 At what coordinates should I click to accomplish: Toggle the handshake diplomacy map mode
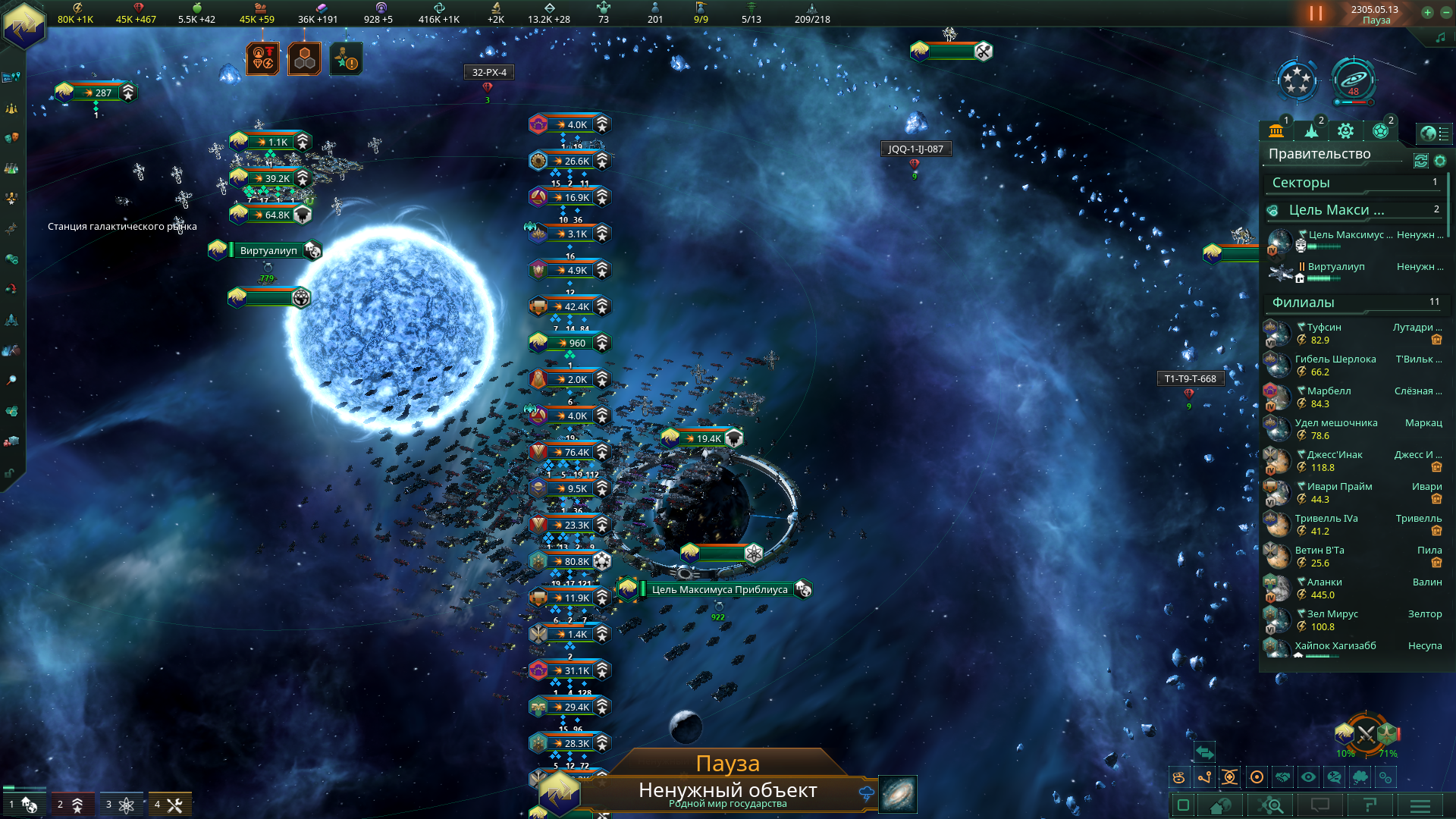pos(1282,777)
